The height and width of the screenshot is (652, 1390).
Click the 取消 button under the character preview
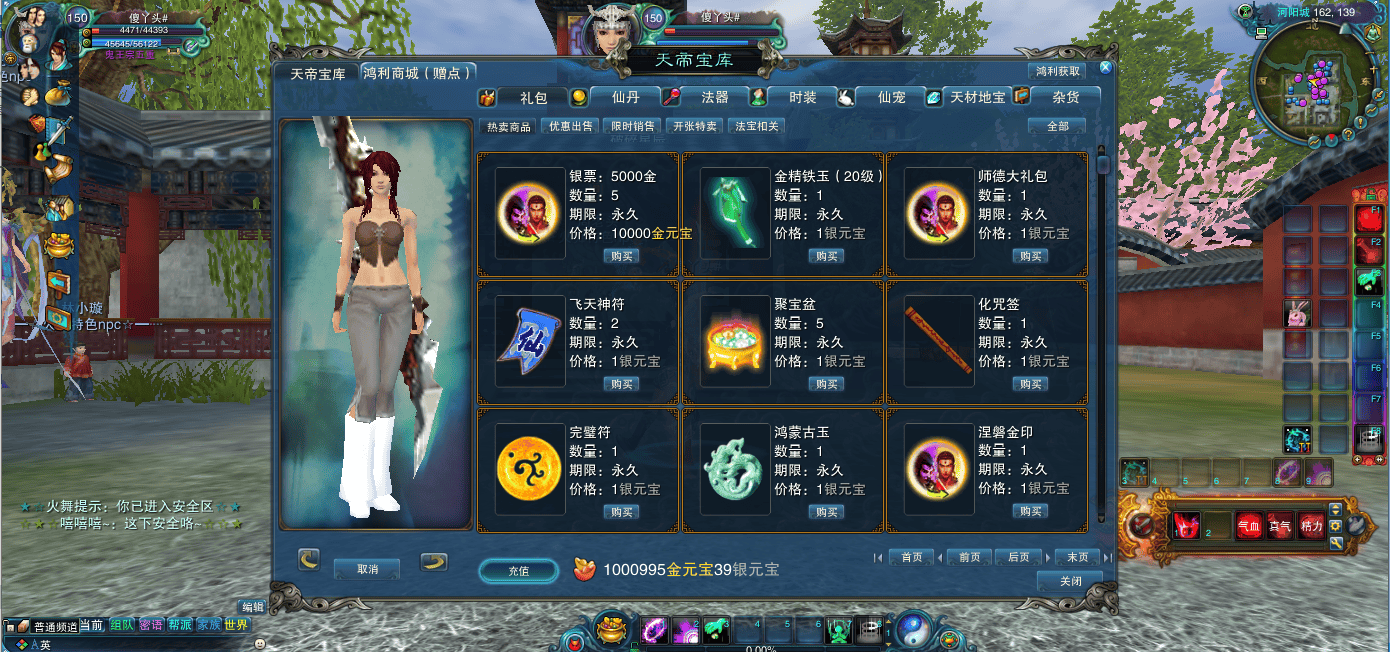point(367,569)
